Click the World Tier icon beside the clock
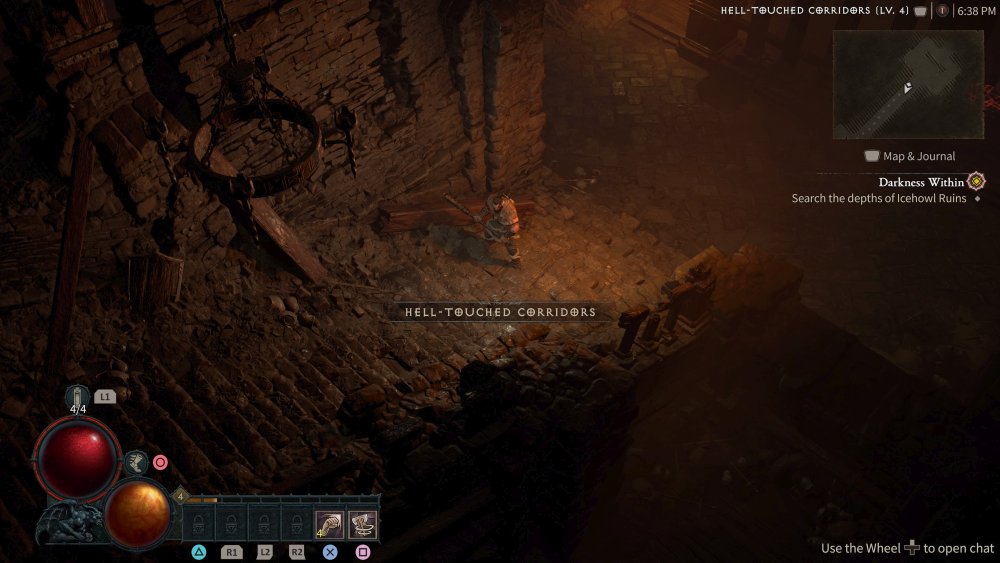Image resolution: width=1000 pixels, height=563 pixels. click(942, 11)
